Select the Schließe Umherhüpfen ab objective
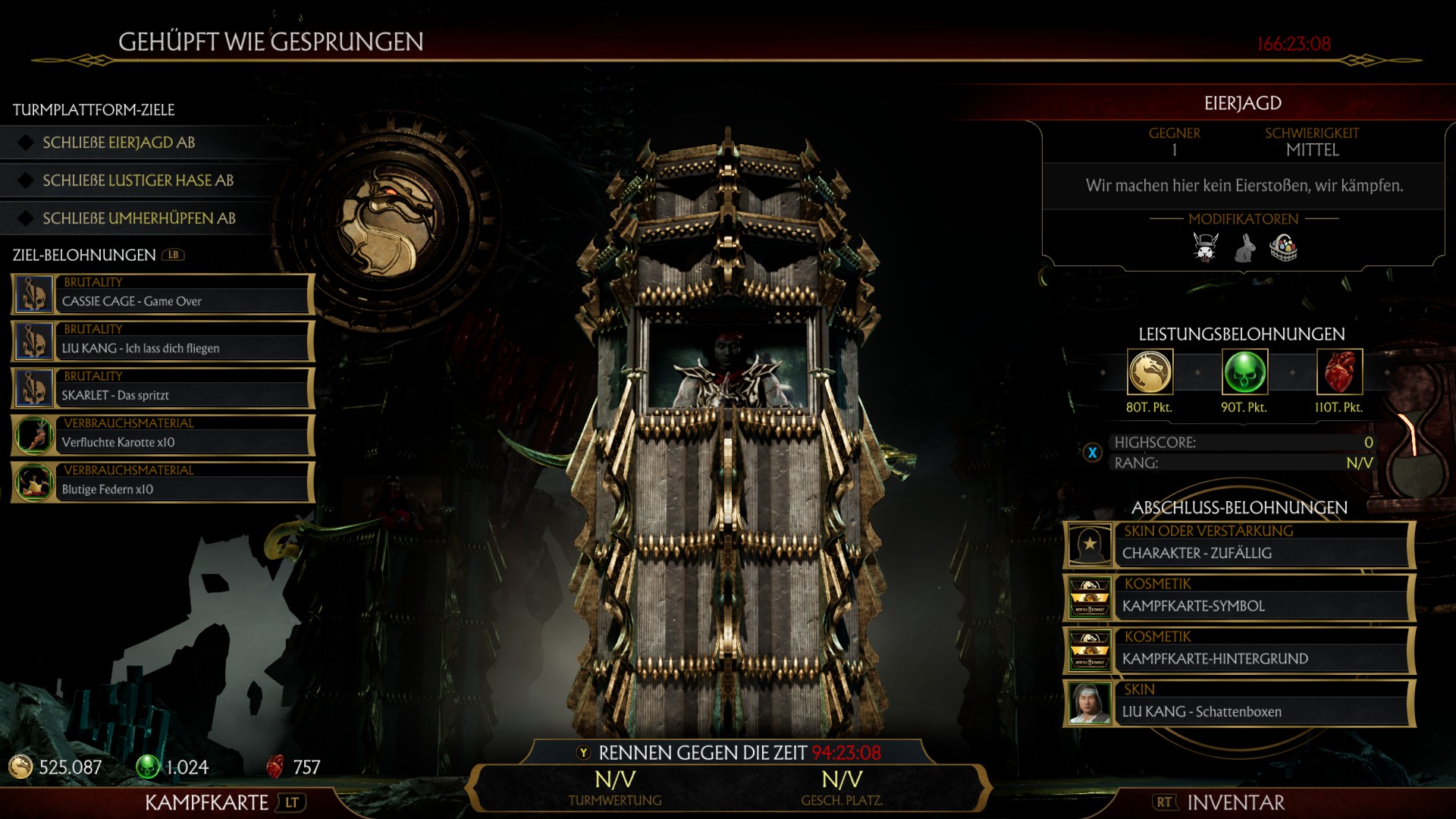The image size is (1456, 819). tap(139, 218)
